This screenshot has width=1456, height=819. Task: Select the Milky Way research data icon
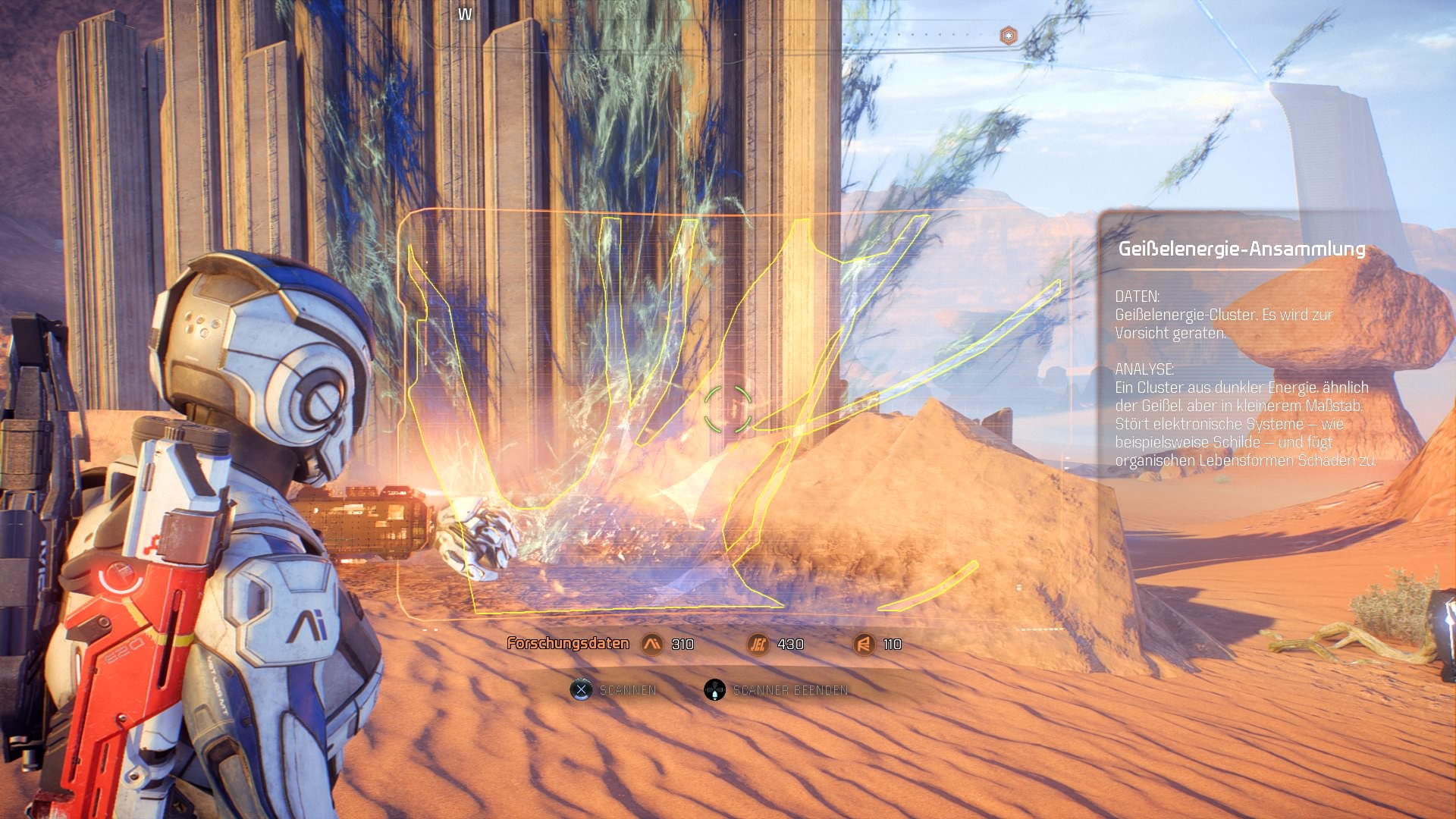[652, 644]
